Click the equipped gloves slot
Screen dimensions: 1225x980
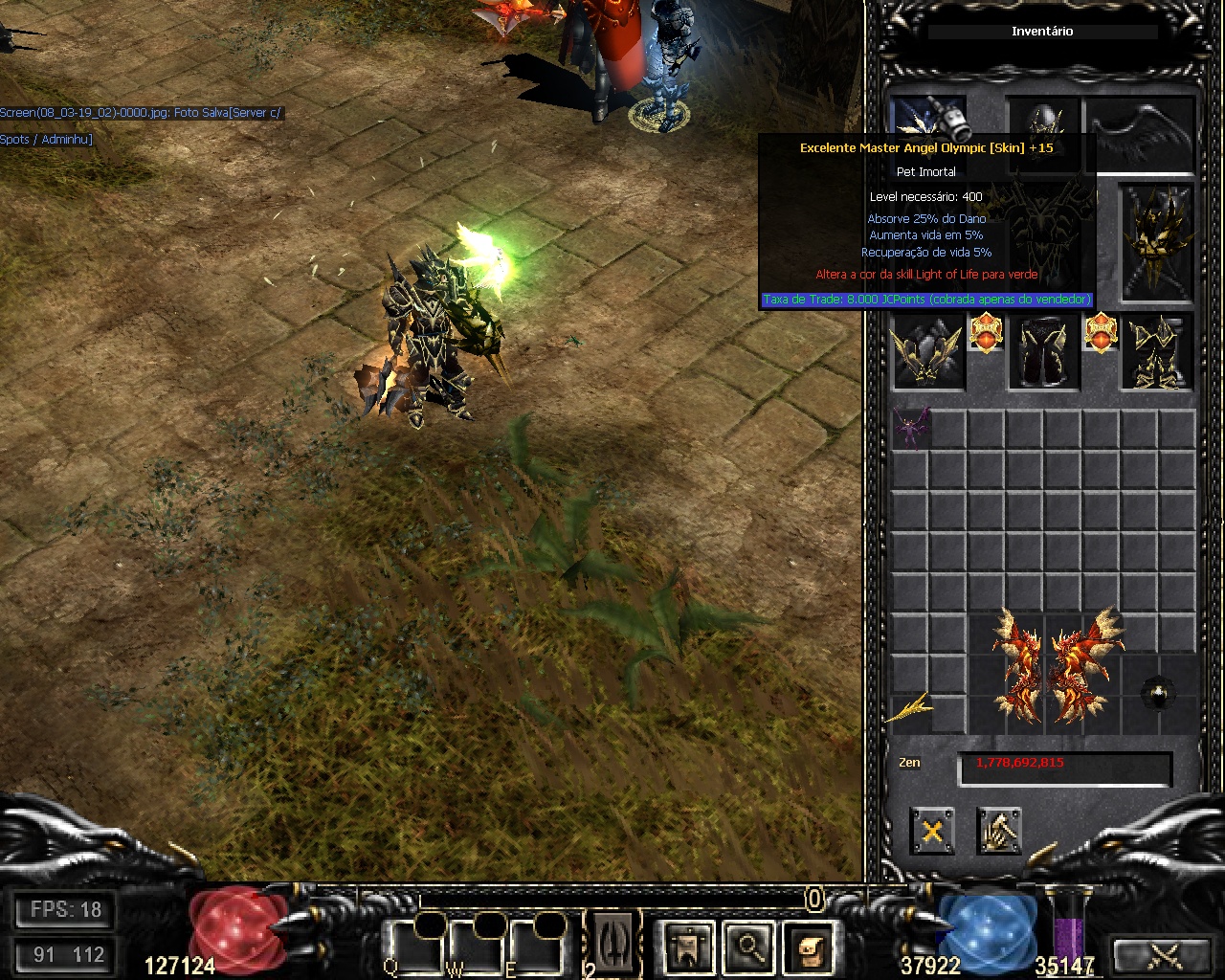click(x=927, y=352)
